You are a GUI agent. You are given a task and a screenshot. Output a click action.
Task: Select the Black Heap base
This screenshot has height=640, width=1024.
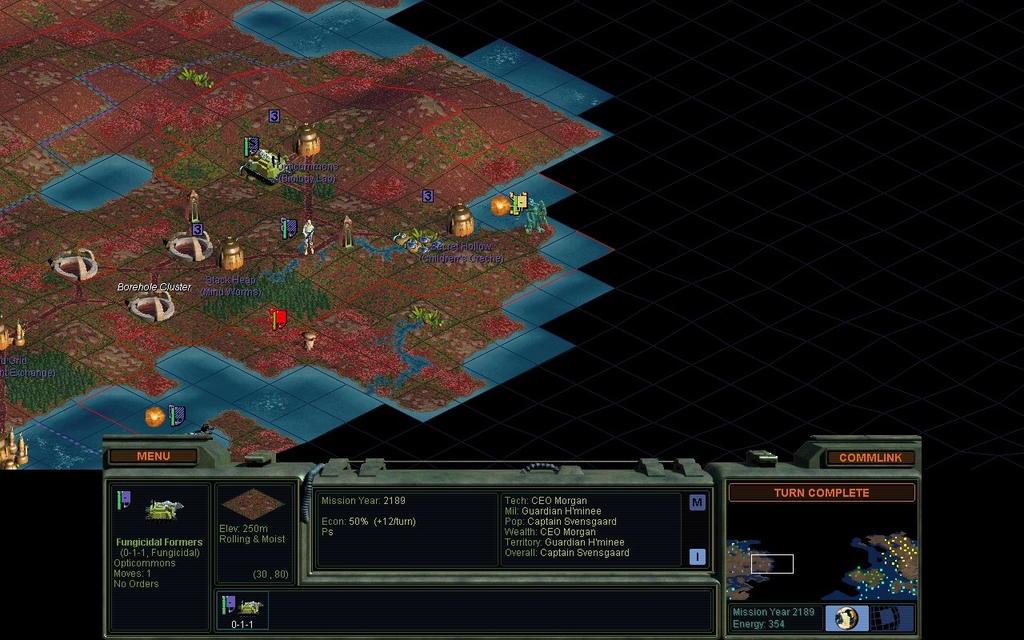click(231, 254)
